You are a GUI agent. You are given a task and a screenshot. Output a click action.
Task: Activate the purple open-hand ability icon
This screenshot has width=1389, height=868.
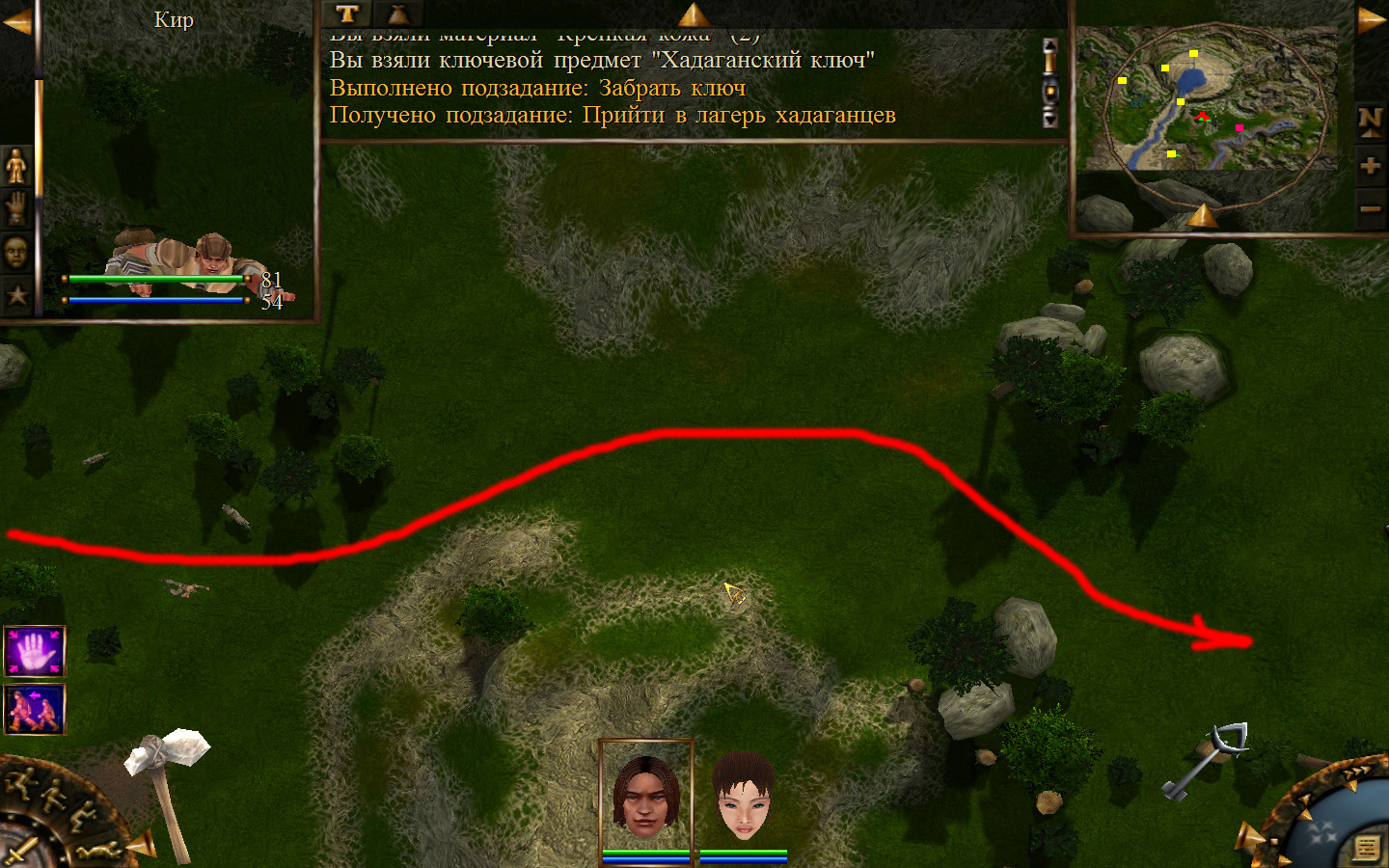point(35,651)
